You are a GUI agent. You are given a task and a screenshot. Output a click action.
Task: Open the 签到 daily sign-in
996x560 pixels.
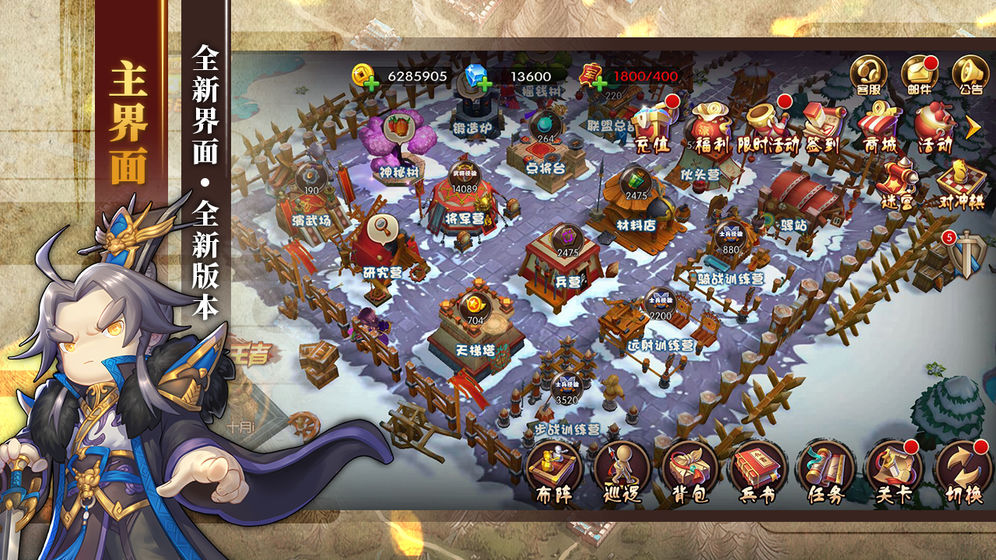pyautogui.click(x=822, y=123)
